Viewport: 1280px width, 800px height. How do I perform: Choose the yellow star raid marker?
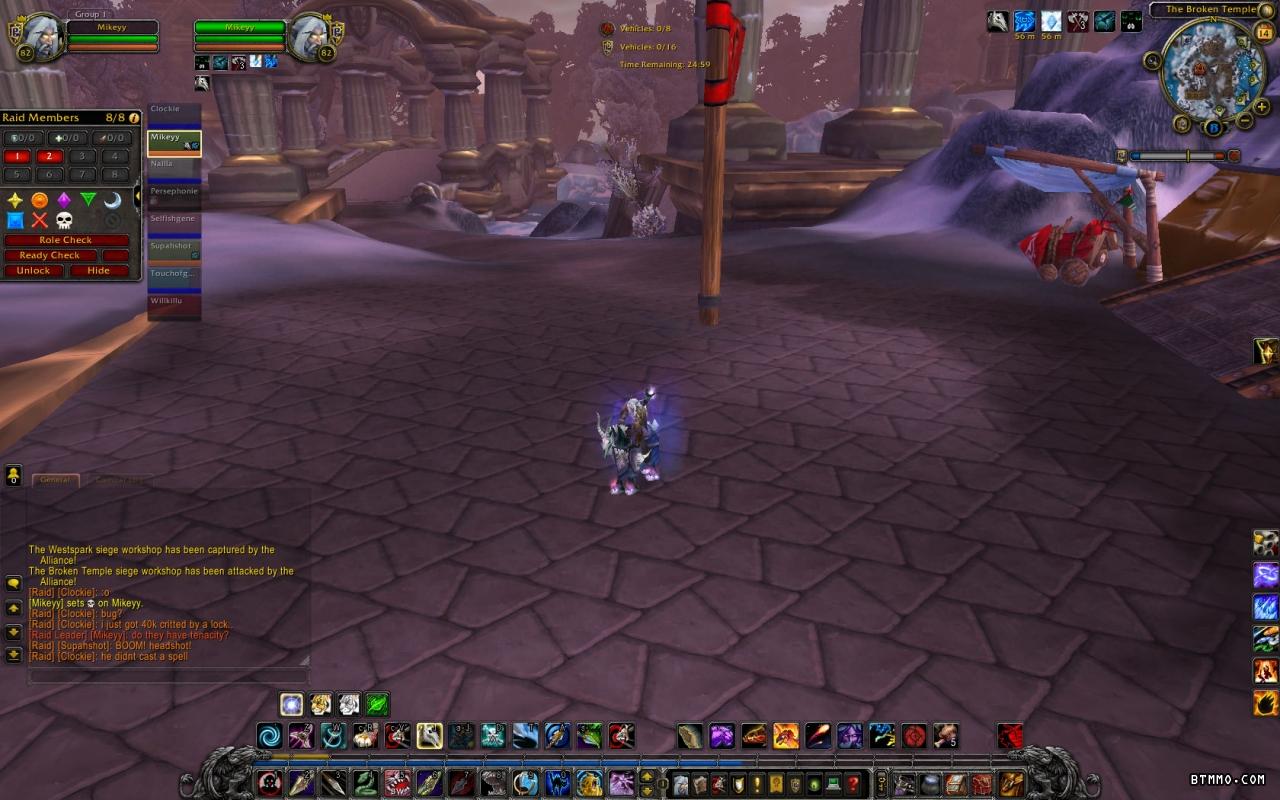pyautogui.click(x=15, y=199)
